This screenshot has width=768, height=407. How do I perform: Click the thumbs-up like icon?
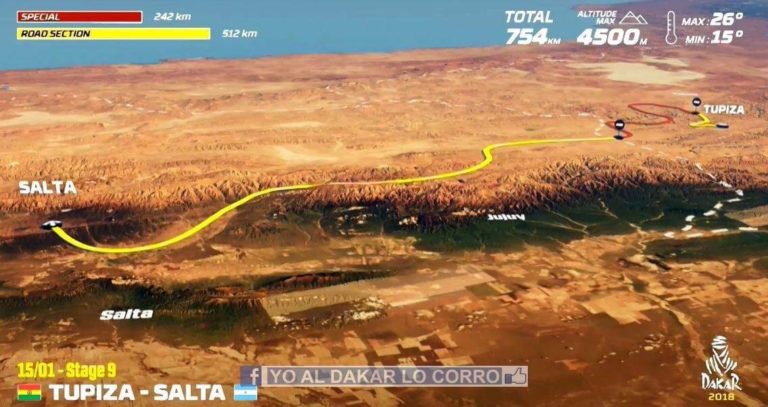[x=515, y=376]
